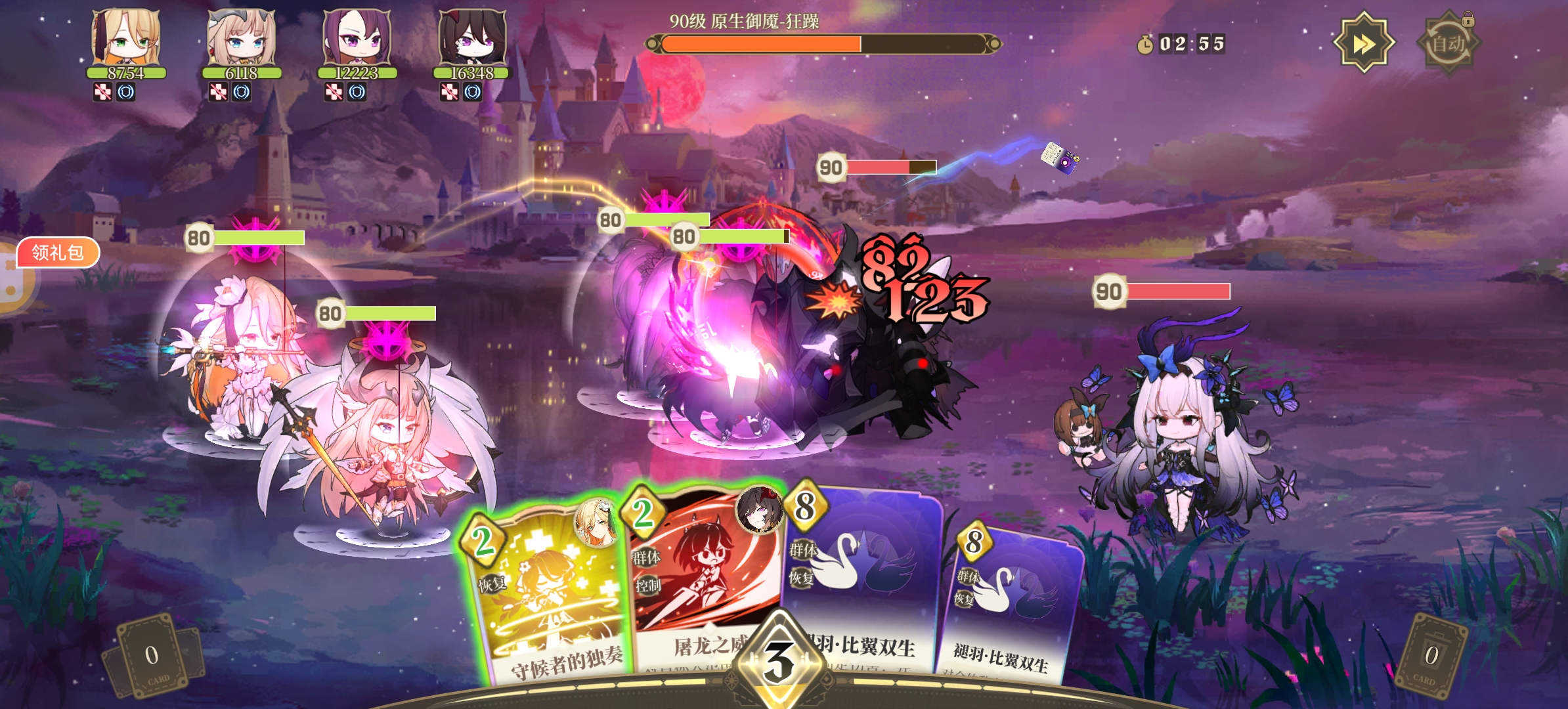Choose the hero portrait with 6118 HP

(x=241, y=38)
